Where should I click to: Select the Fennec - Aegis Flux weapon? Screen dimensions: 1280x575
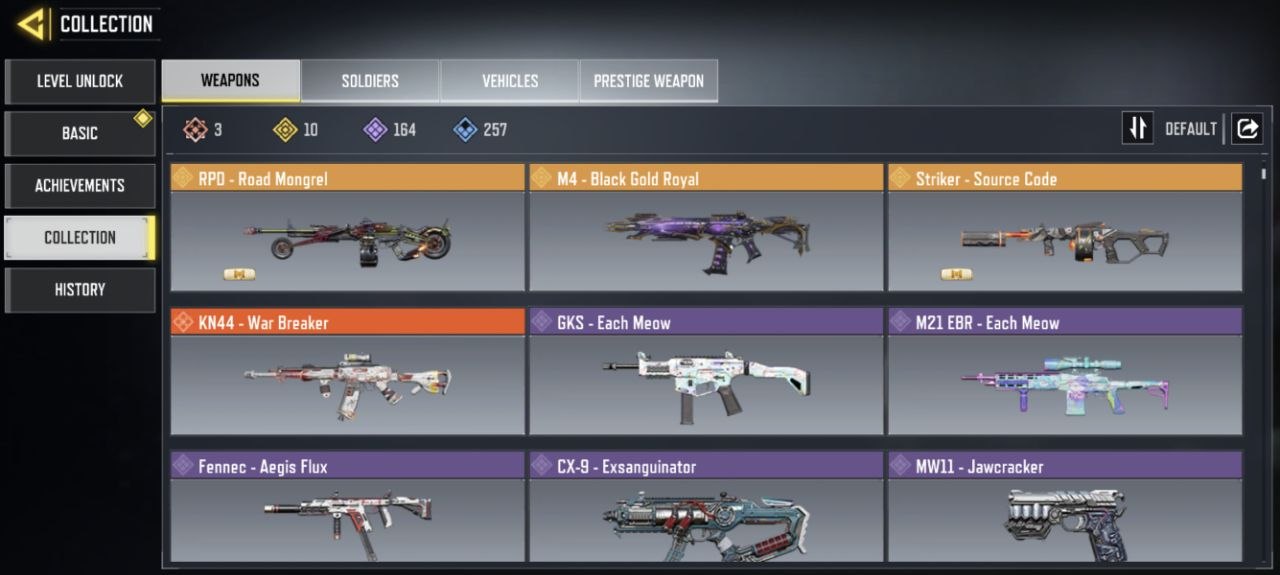347,510
